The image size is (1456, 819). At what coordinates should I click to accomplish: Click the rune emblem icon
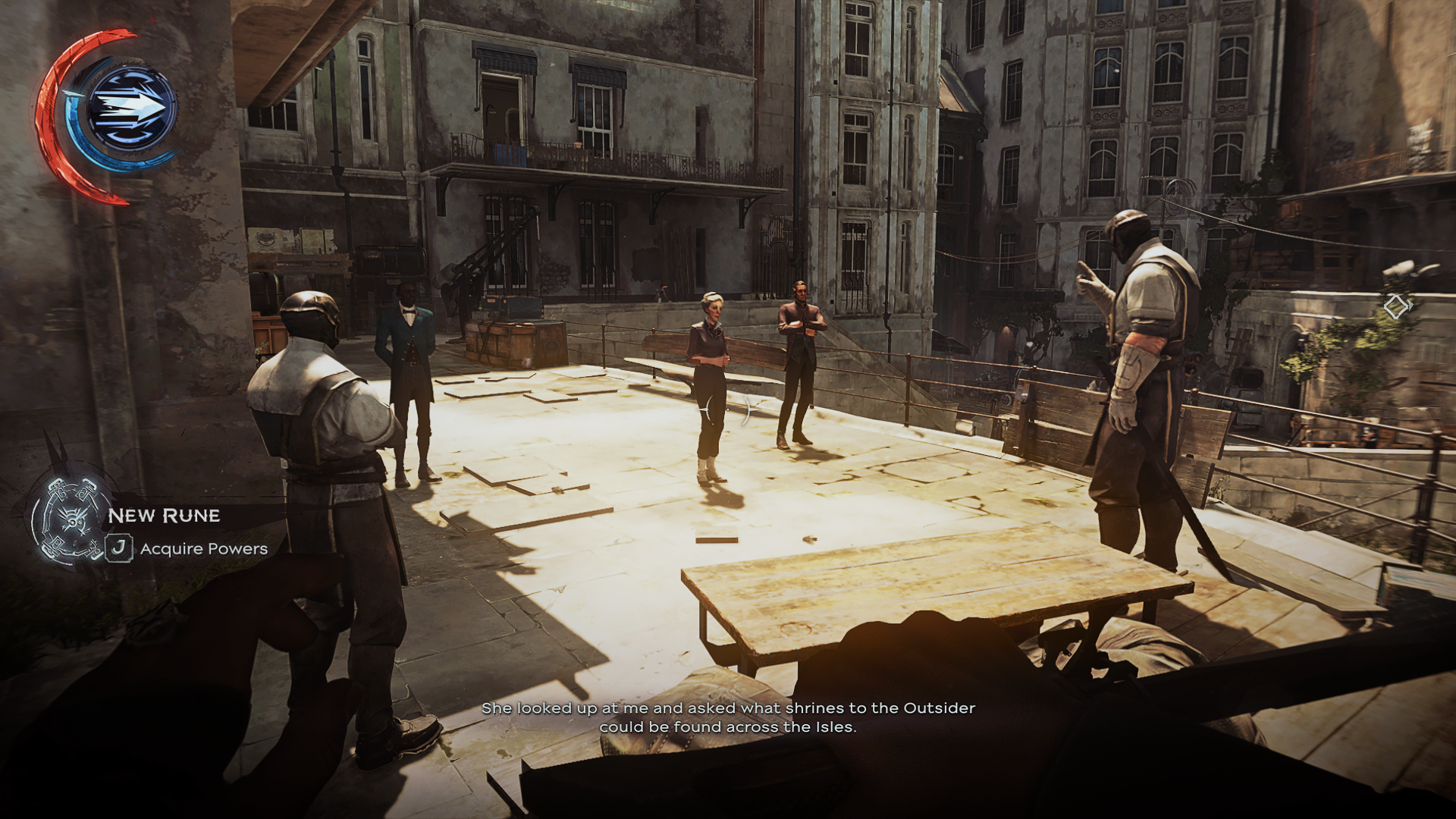[69, 519]
